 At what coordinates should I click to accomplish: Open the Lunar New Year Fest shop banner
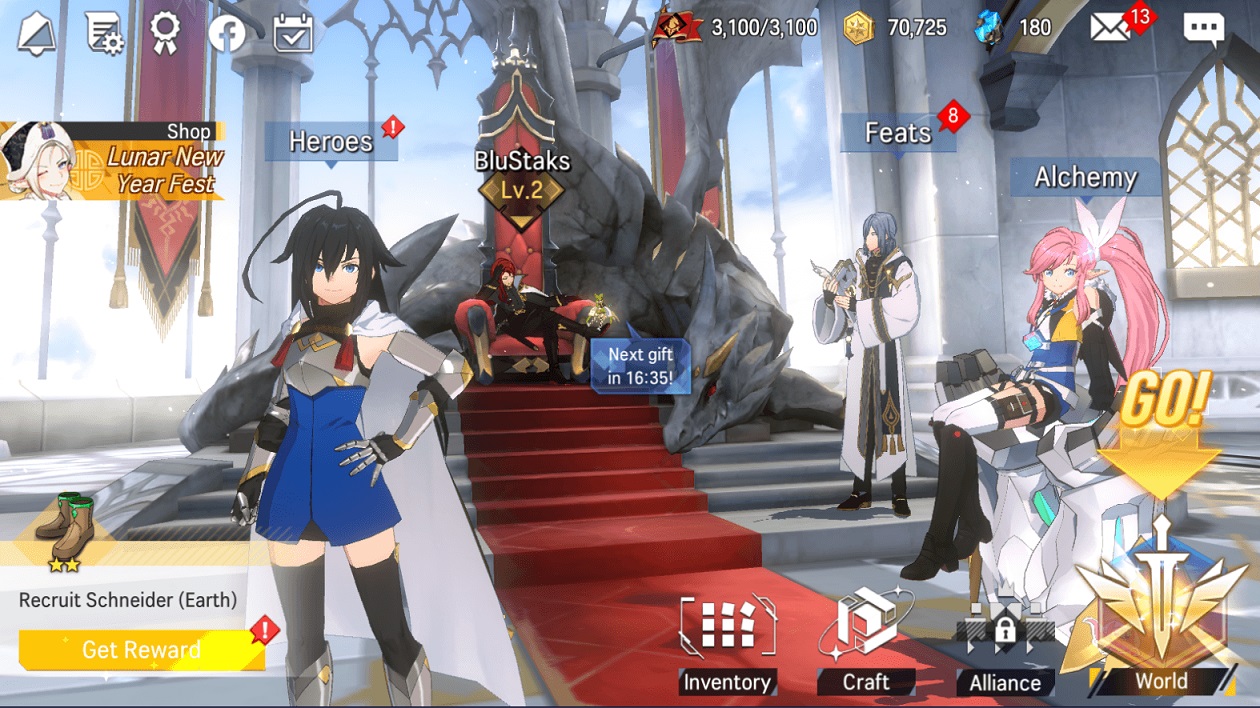(113, 160)
